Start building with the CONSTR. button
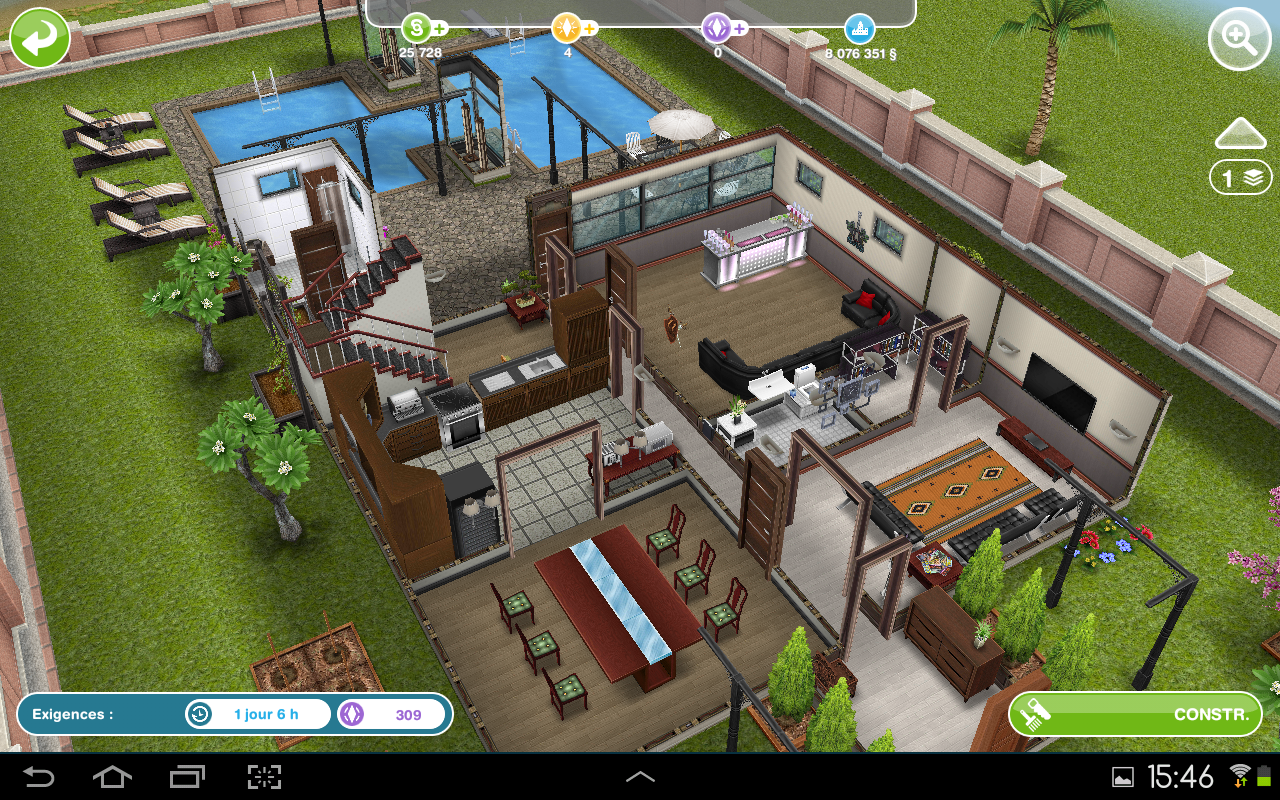 pyautogui.click(x=1135, y=714)
